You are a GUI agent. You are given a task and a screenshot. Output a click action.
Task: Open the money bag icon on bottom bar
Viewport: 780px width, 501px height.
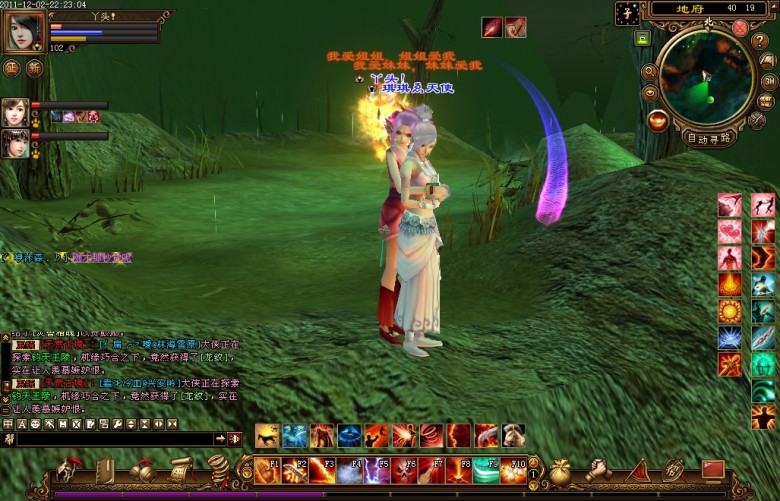point(560,468)
